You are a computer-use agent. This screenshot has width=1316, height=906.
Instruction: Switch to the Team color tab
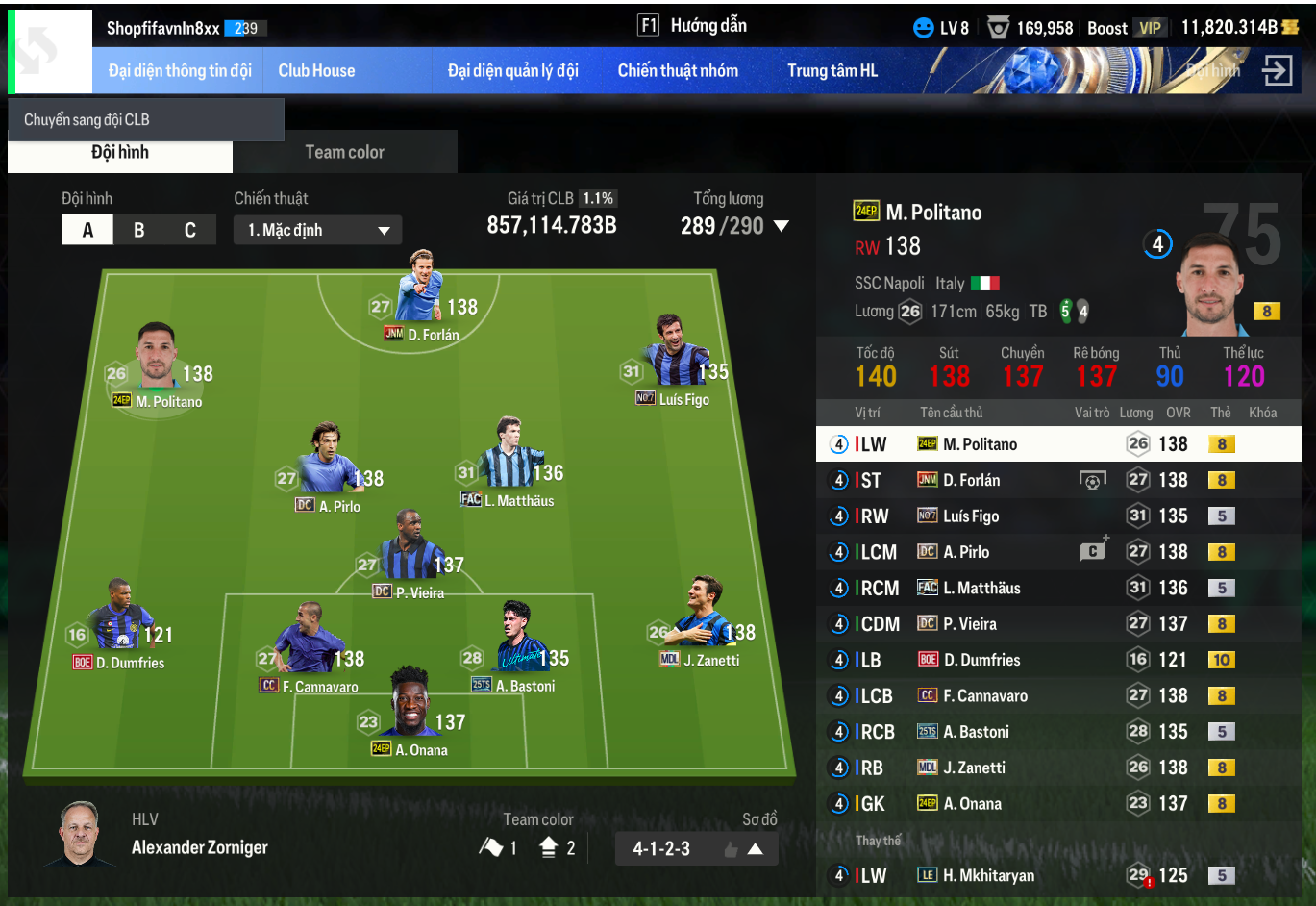pyautogui.click(x=344, y=152)
